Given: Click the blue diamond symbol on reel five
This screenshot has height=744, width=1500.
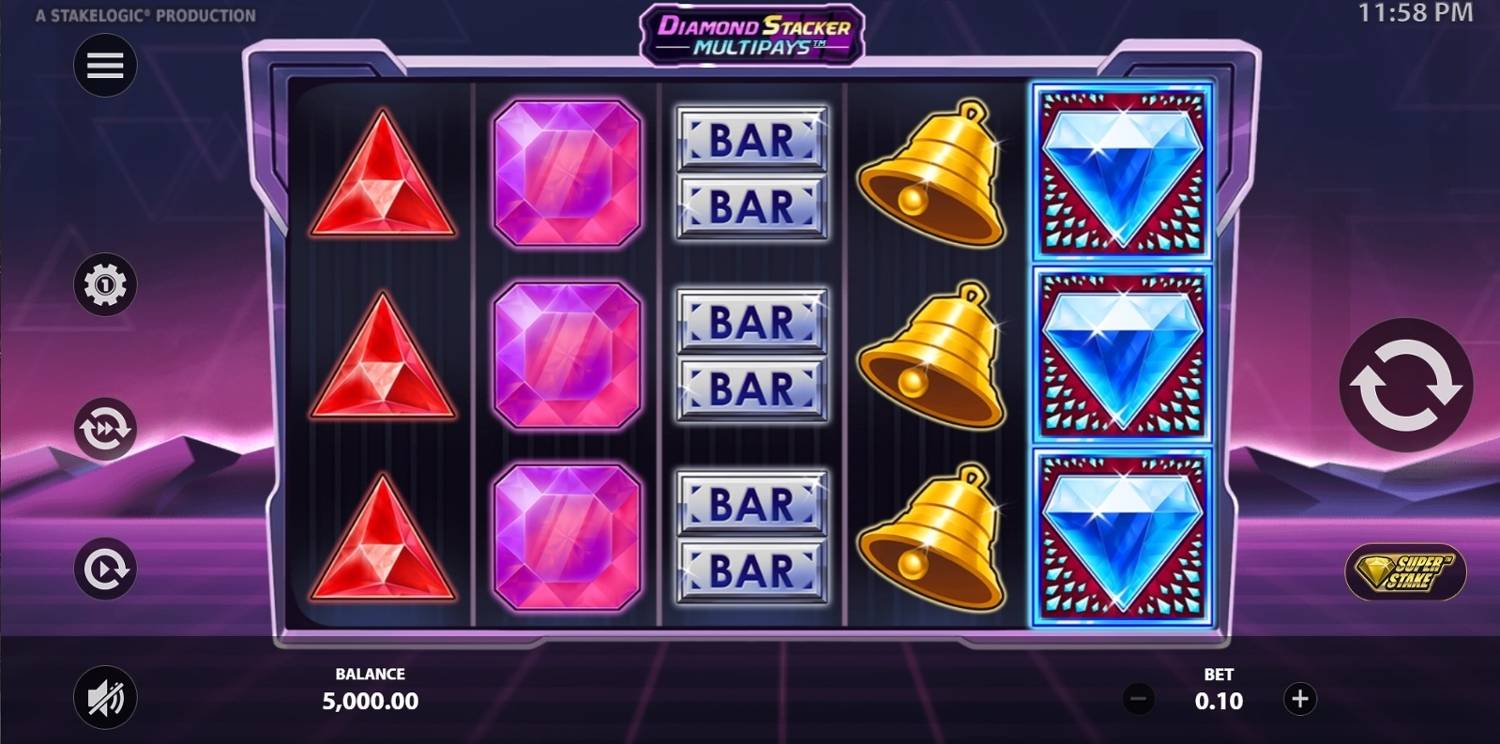Looking at the screenshot, I should (x=1120, y=355).
